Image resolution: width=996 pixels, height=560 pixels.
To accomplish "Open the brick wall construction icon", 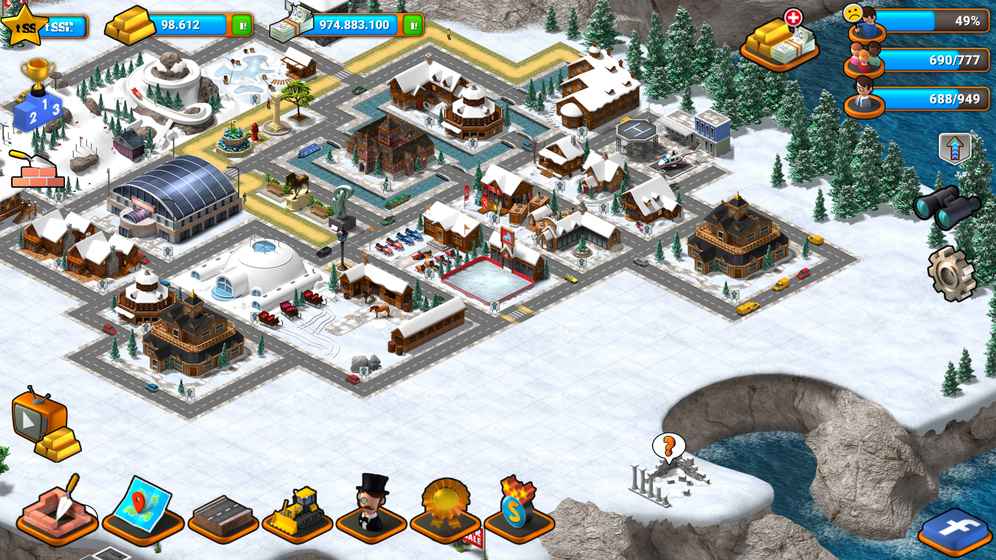I will (37, 170).
